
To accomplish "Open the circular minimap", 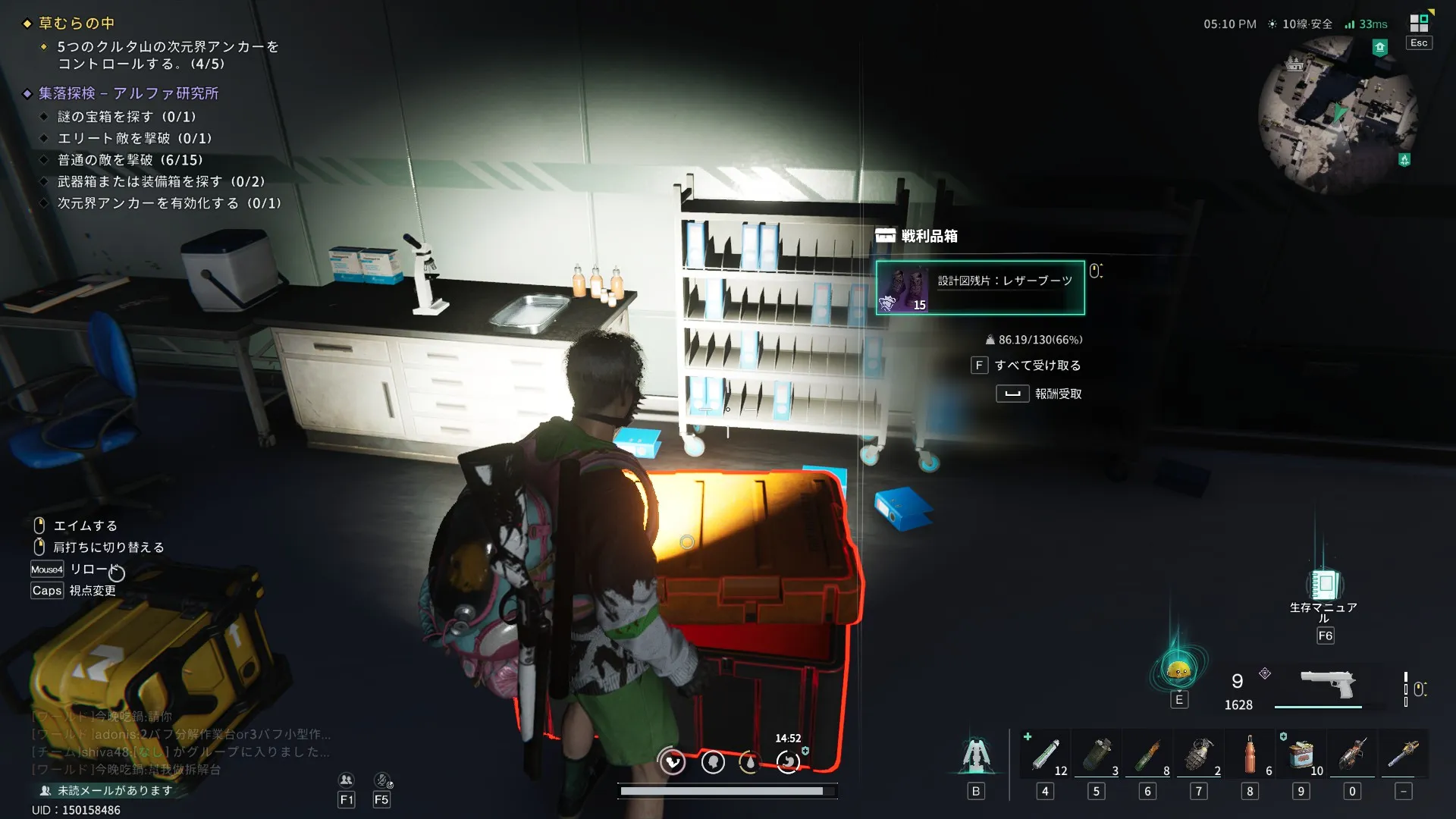I will pyautogui.click(x=1338, y=115).
